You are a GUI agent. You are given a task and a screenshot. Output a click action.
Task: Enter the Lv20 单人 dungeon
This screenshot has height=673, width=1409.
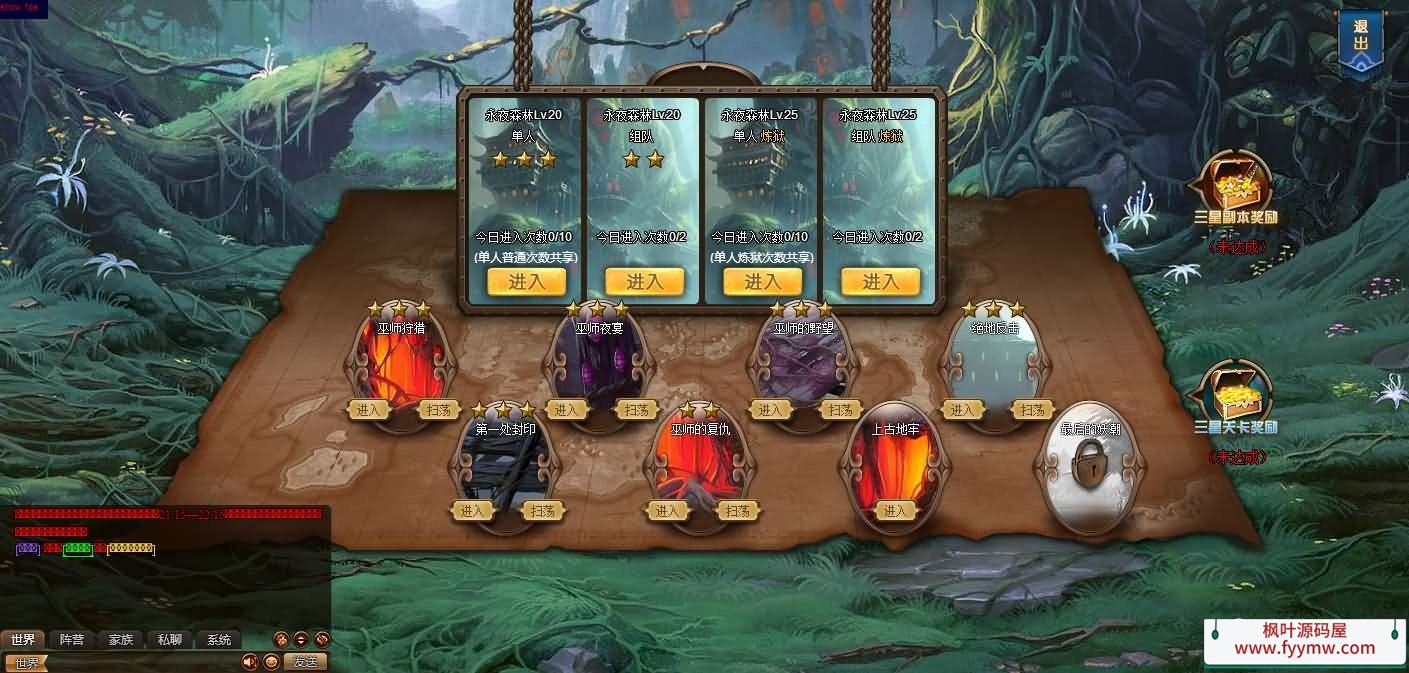coord(526,282)
